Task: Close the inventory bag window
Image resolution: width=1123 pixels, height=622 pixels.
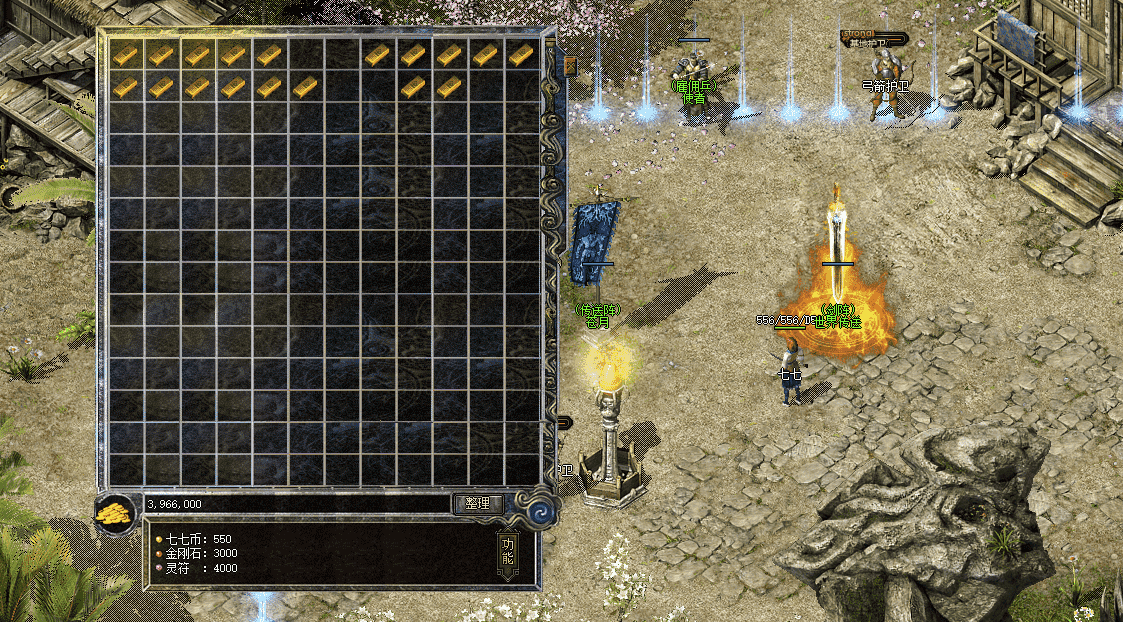Action: point(570,66)
